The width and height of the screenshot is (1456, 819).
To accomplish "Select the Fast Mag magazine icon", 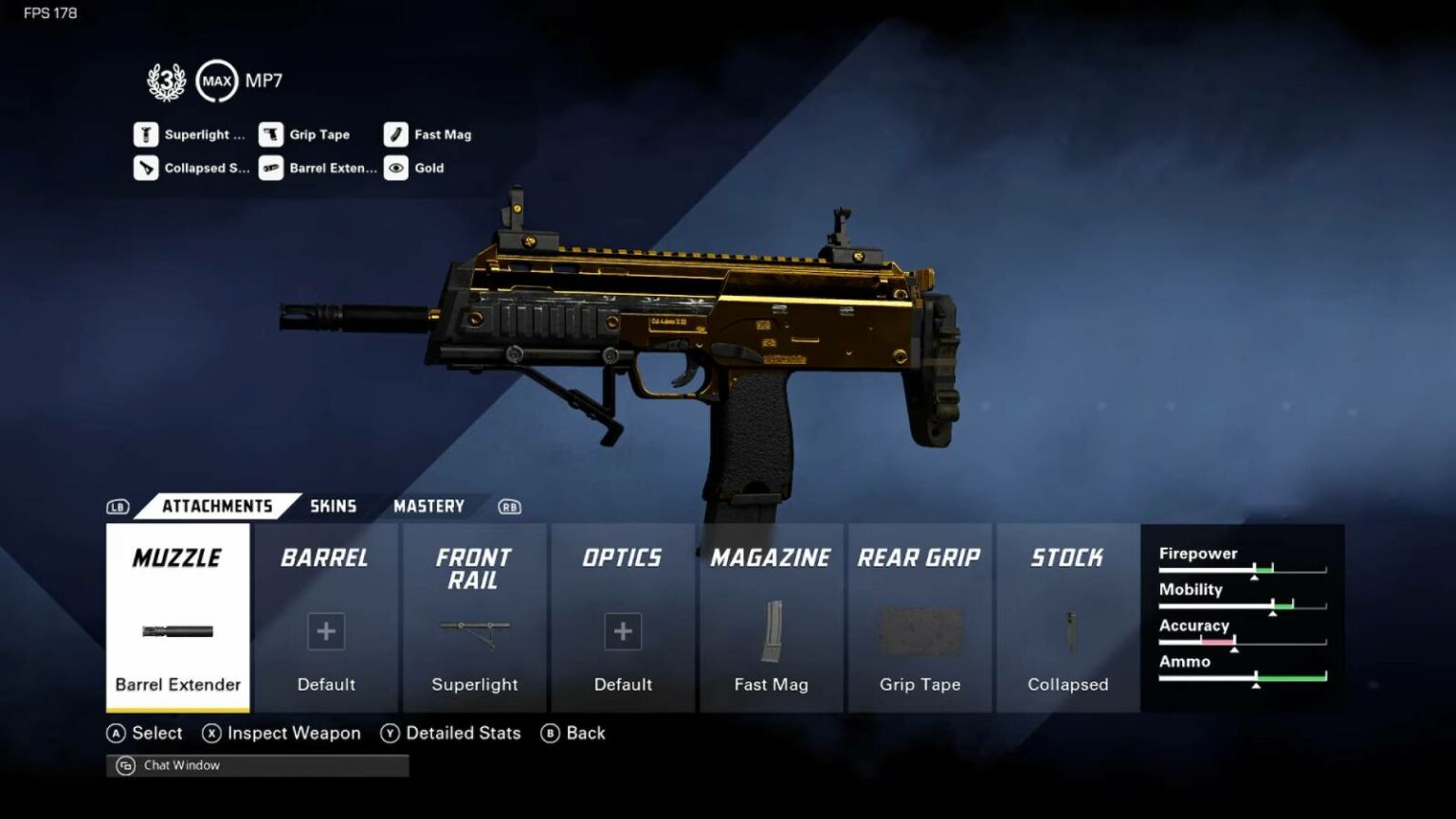I will (771, 631).
